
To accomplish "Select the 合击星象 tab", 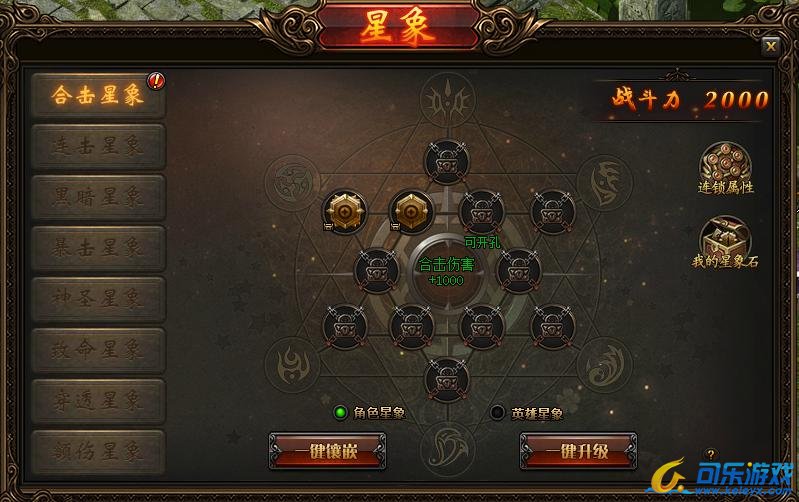I will 98,96.
